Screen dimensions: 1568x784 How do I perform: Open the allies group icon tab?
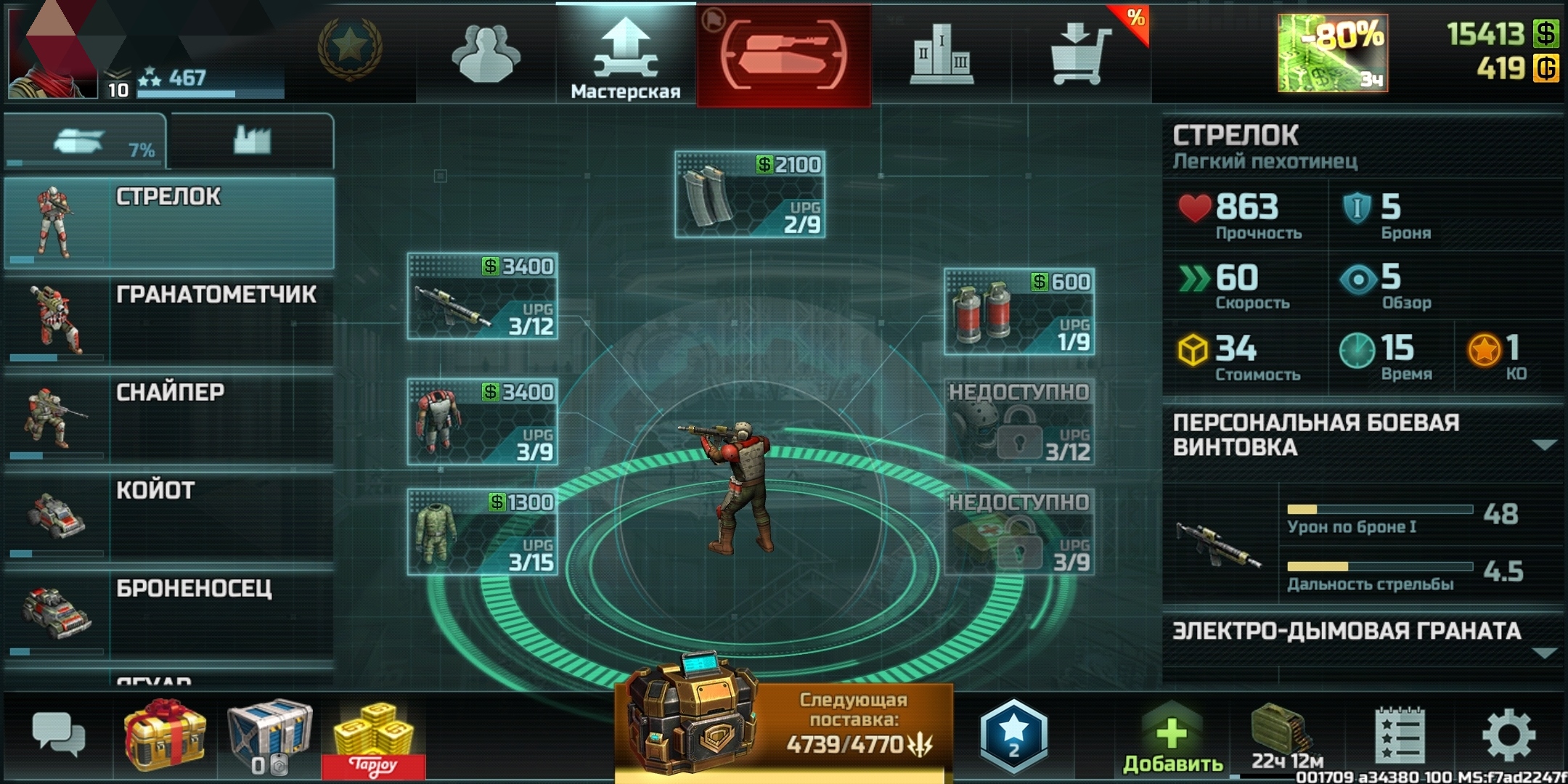coord(486,55)
